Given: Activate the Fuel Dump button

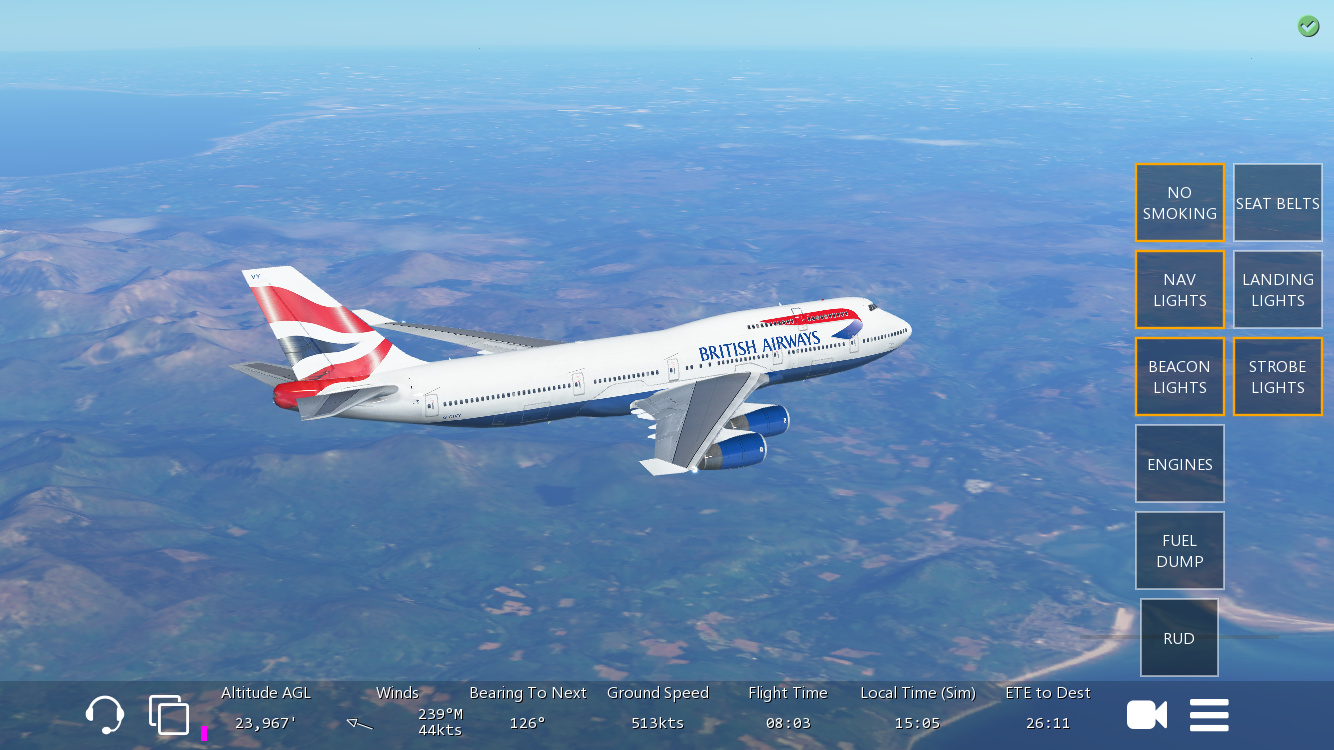Looking at the screenshot, I should coord(1179,551).
